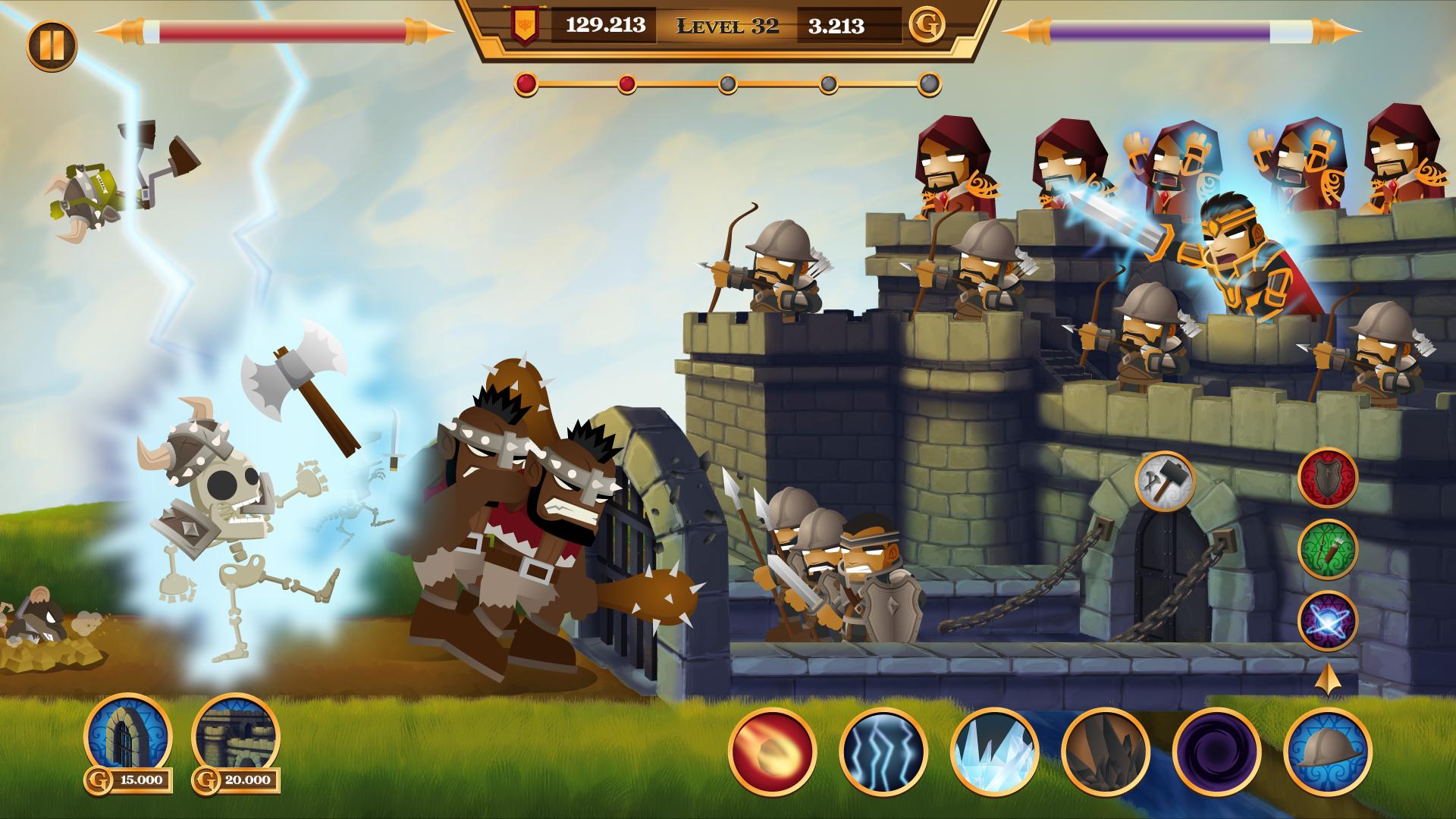Image resolution: width=1456 pixels, height=819 pixels.
Task: Choose the red shield ability
Action: point(1327,478)
